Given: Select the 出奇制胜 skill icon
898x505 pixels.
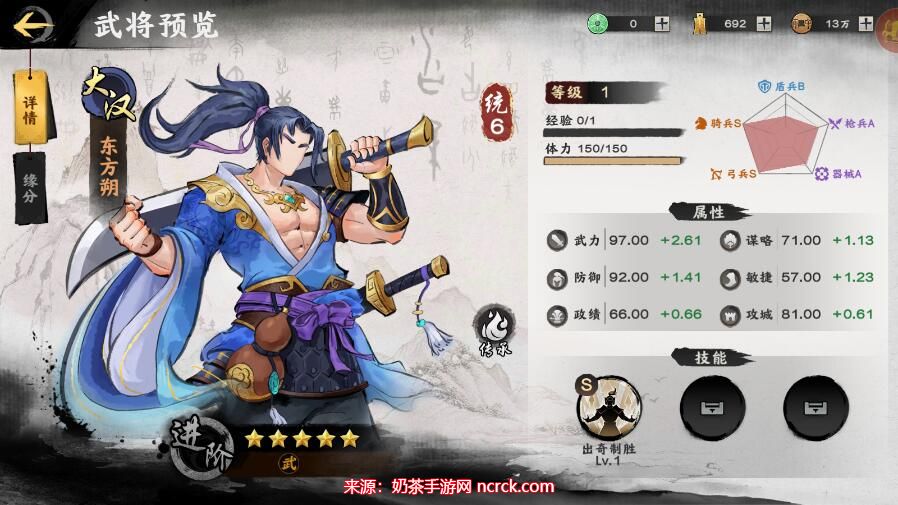Looking at the screenshot, I should [x=610, y=407].
